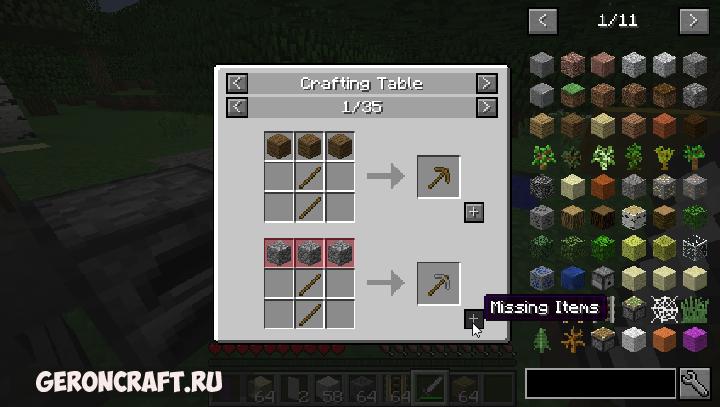Go to the previous item list page
The width and height of the screenshot is (720, 407).
[543, 20]
